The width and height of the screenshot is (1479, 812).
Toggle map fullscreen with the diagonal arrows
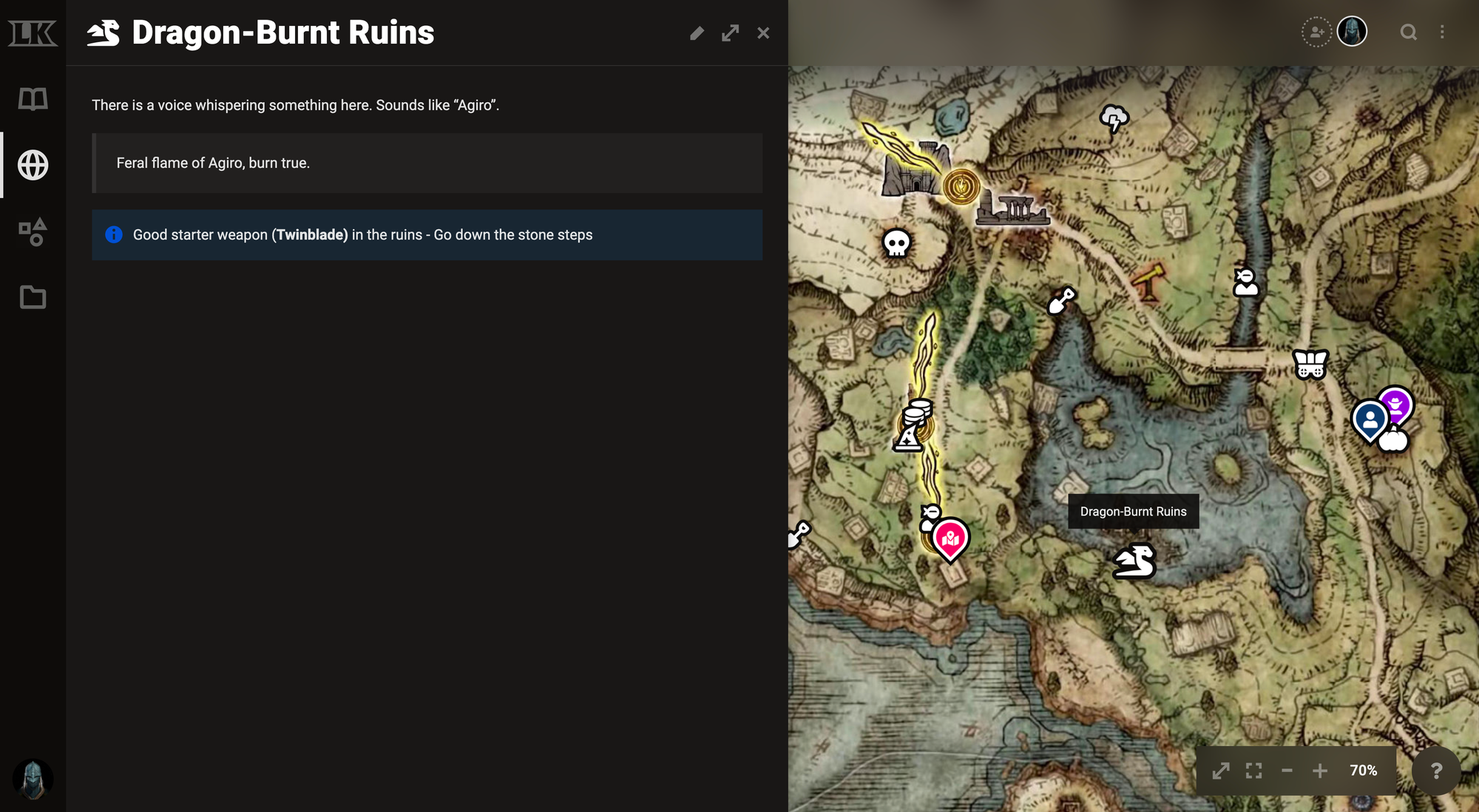1222,771
